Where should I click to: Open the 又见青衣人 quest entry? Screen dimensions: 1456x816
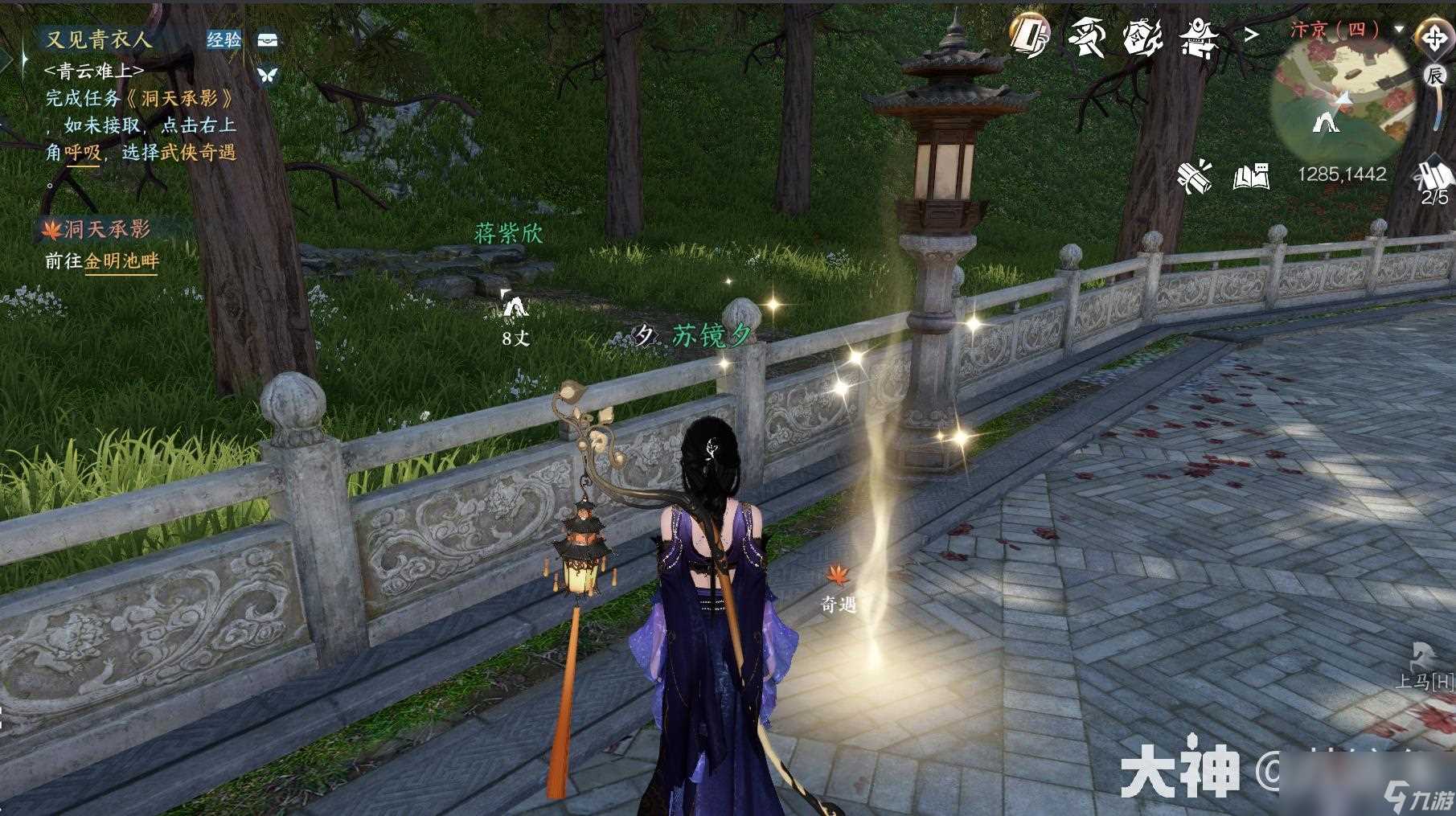[99, 39]
